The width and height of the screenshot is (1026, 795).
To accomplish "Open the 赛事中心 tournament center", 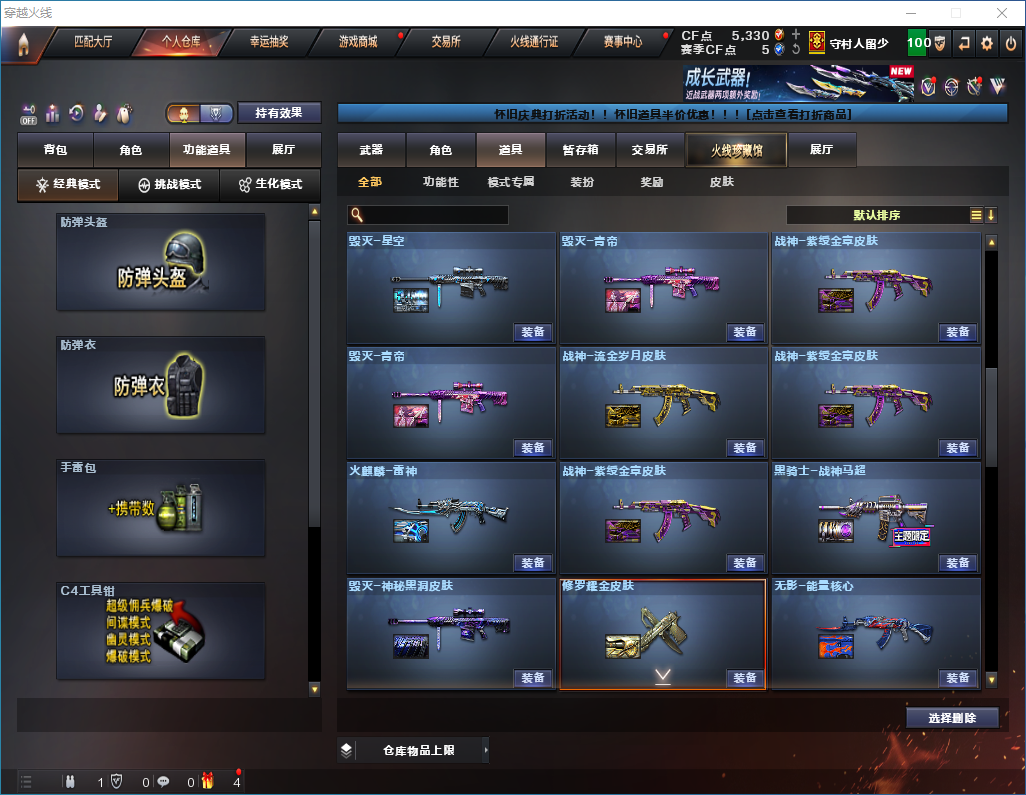I will click(622, 42).
